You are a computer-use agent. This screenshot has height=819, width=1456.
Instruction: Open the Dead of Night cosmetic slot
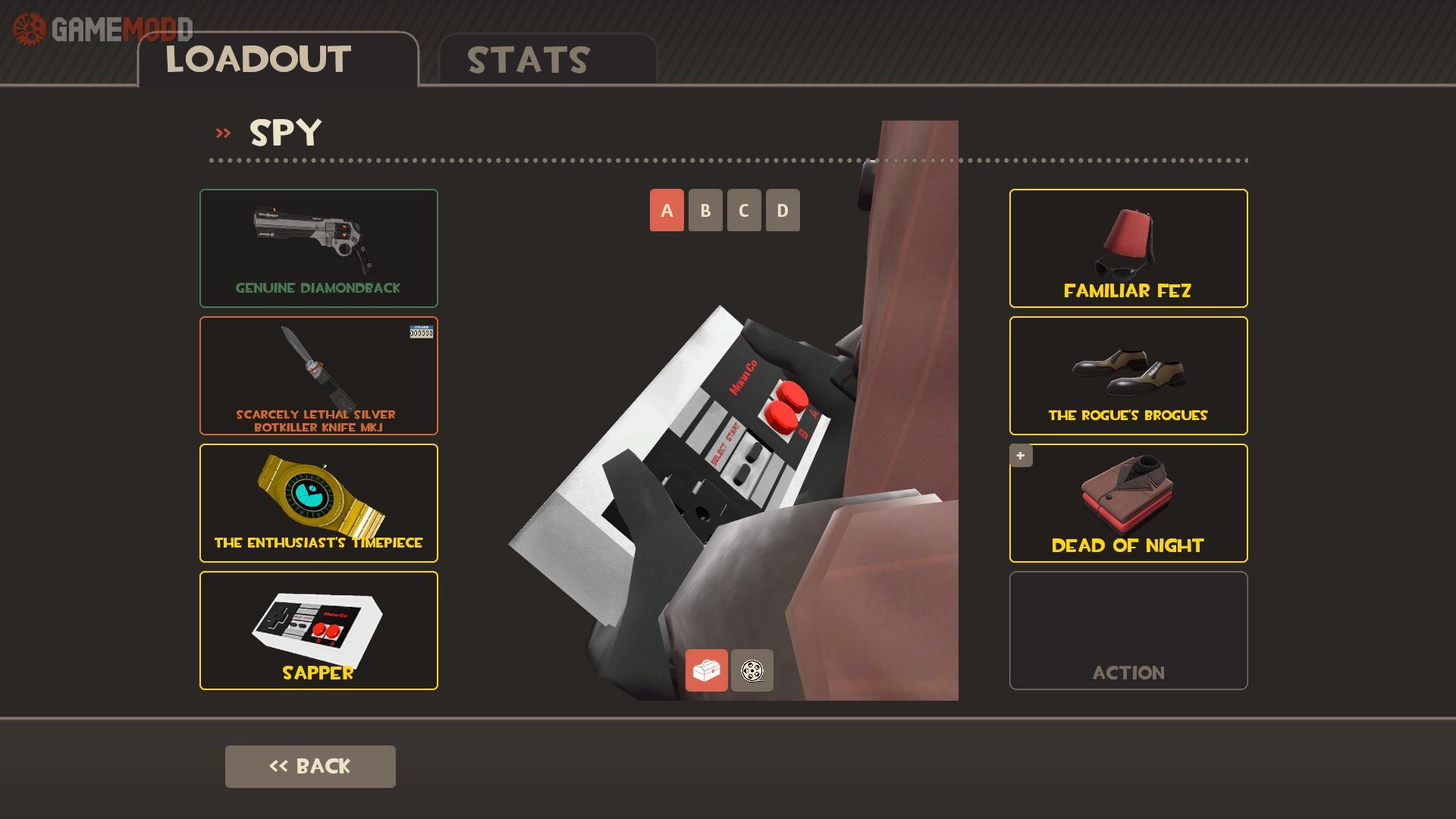[1128, 503]
